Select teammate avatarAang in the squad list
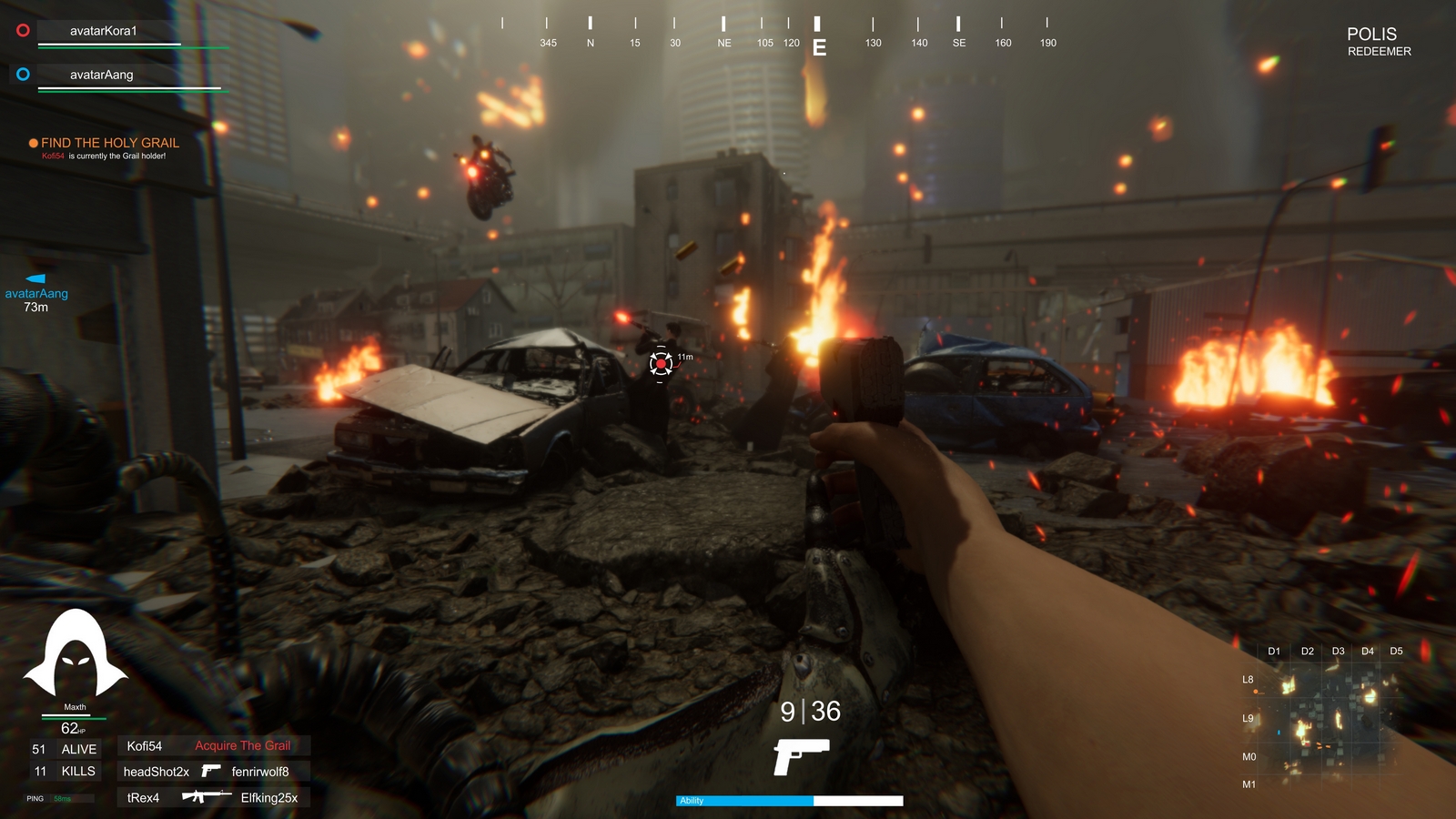This screenshot has height=819, width=1456. (x=101, y=75)
